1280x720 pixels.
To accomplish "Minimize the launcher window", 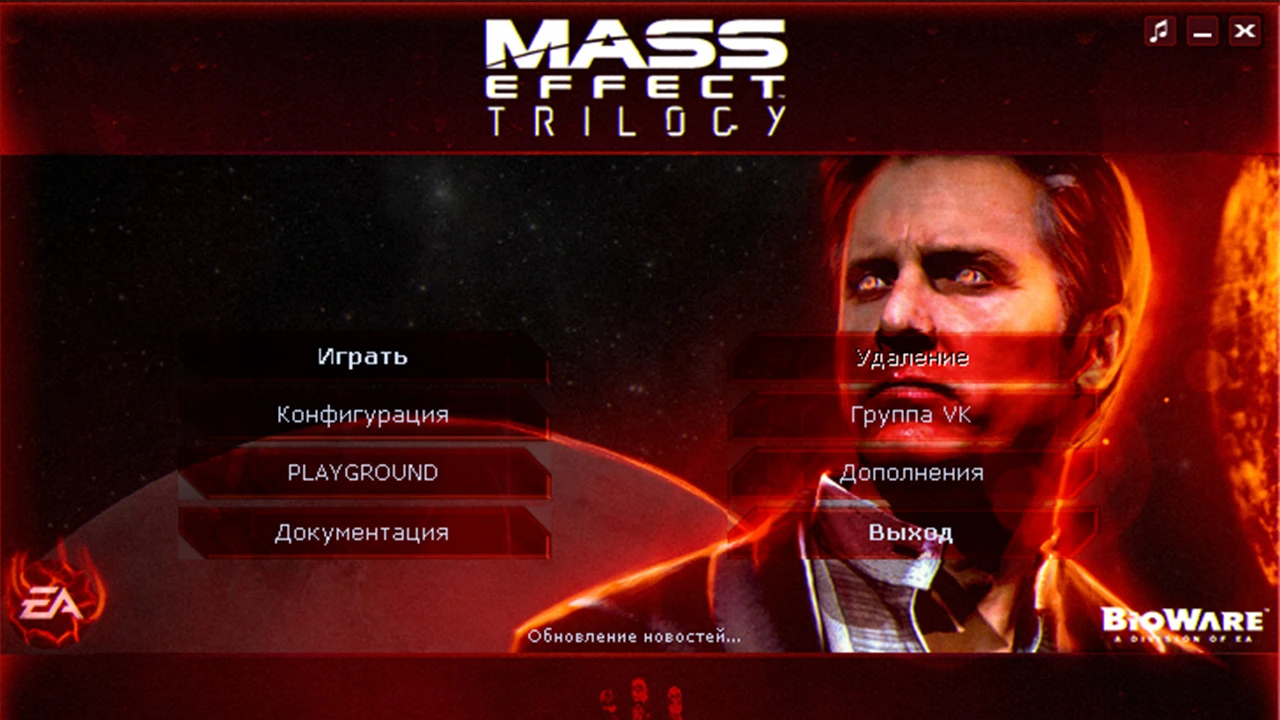I will coord(1201,31).
